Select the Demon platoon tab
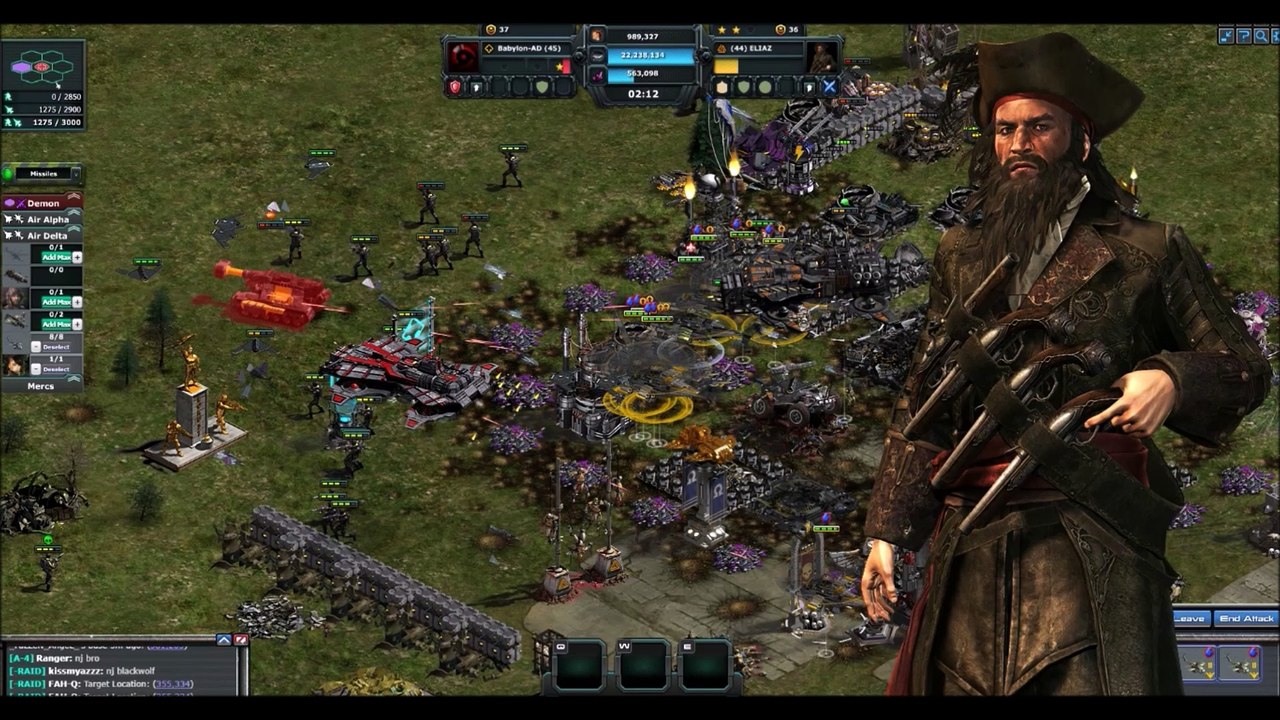Image resolution: width=1280 pixels, height=720 pixels. pyautogui.click(x=43, y=203)
